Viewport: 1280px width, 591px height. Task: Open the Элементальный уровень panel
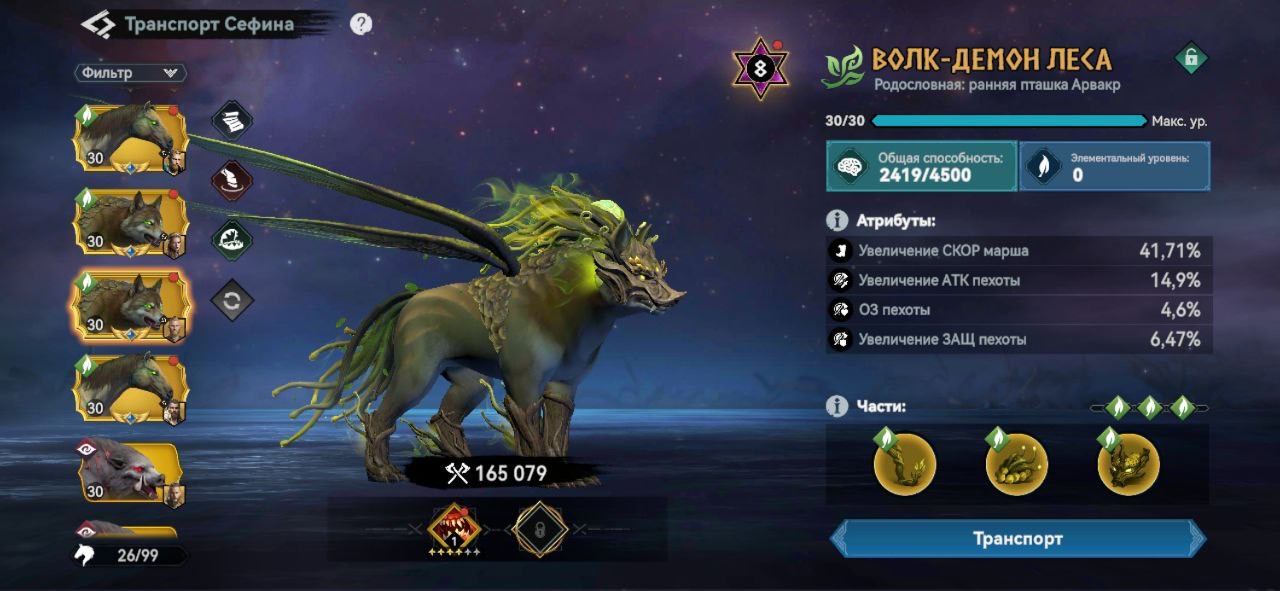pyautogui.click(x=1114, y=166)
